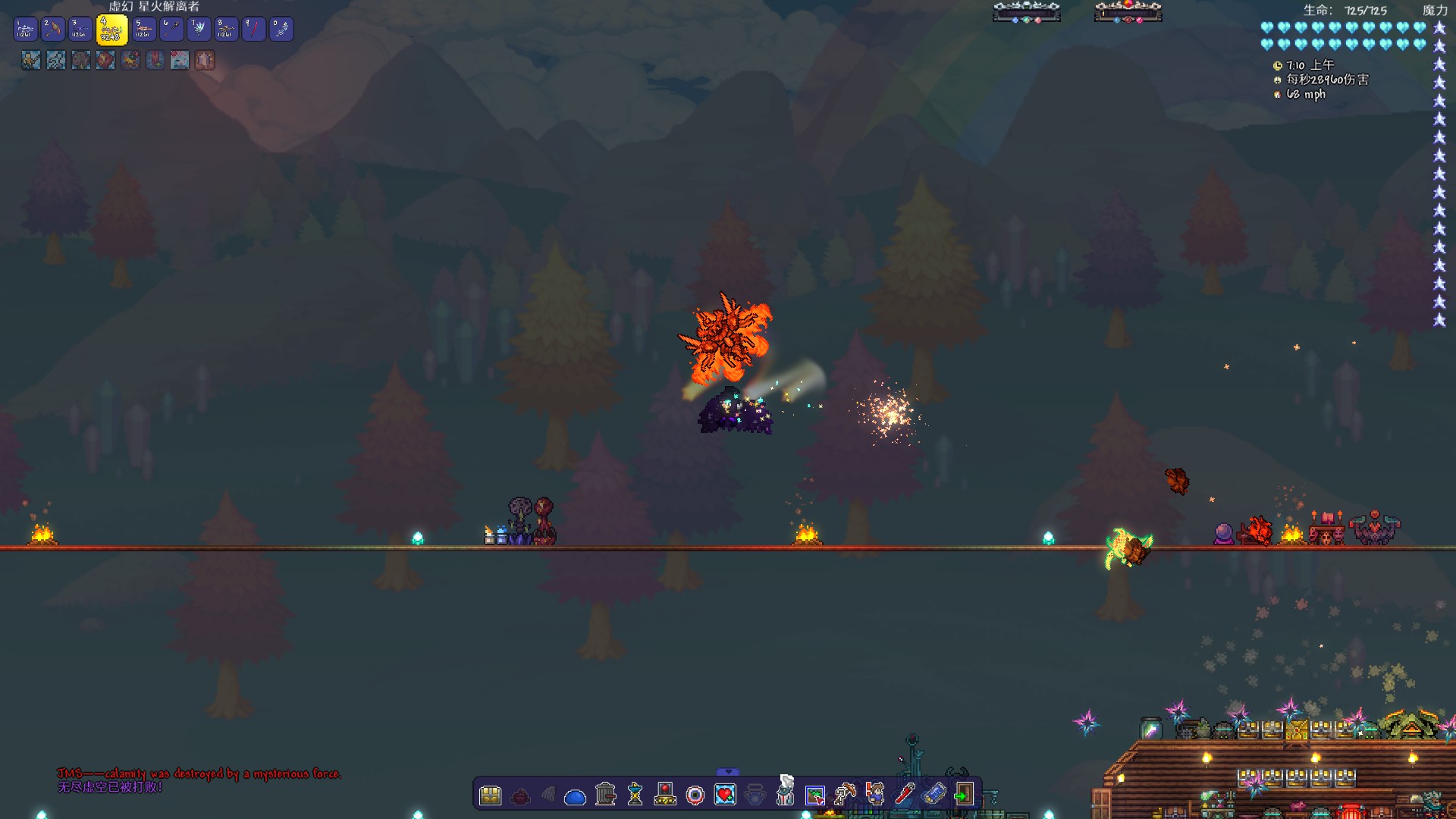Click the first buff icon with swordsman
This screenshot has height=819, width=1456.
click(31, 60)
